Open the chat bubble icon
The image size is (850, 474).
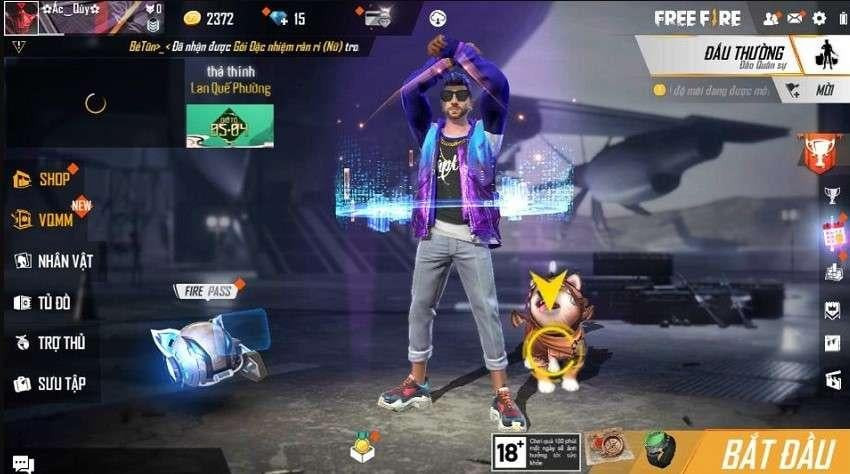pos(22,463)
